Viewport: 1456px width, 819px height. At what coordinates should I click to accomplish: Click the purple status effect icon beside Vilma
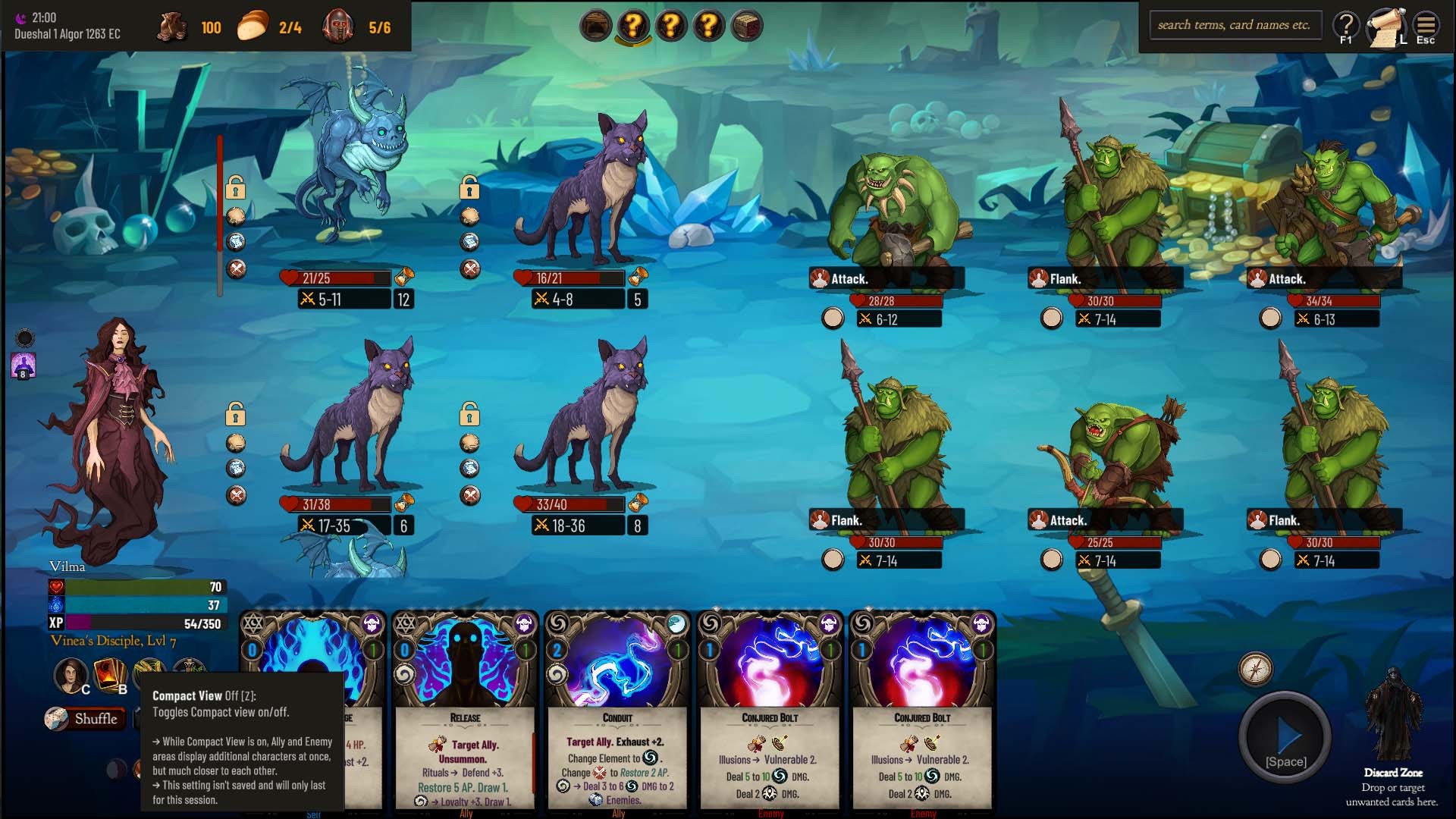pos(24,366)
